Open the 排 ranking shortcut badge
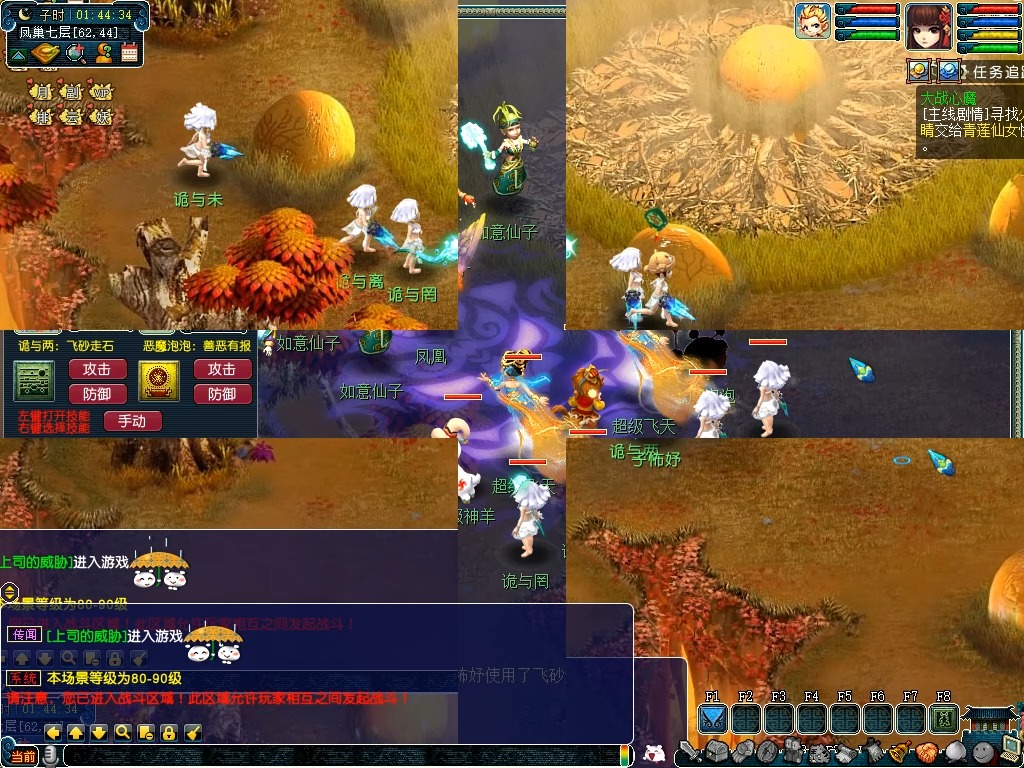This screenshot has height=768, width=1024. 42,117
